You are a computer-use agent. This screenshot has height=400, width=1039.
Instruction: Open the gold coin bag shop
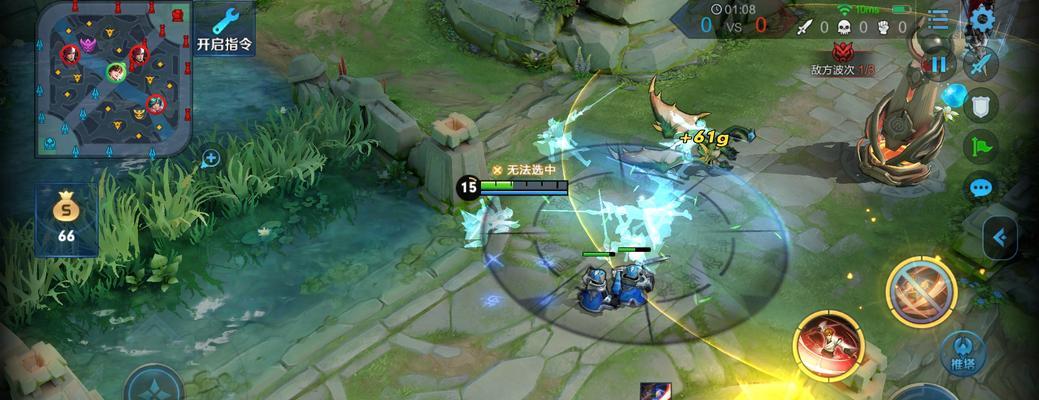pyautogui.click(x=66, y=218)
